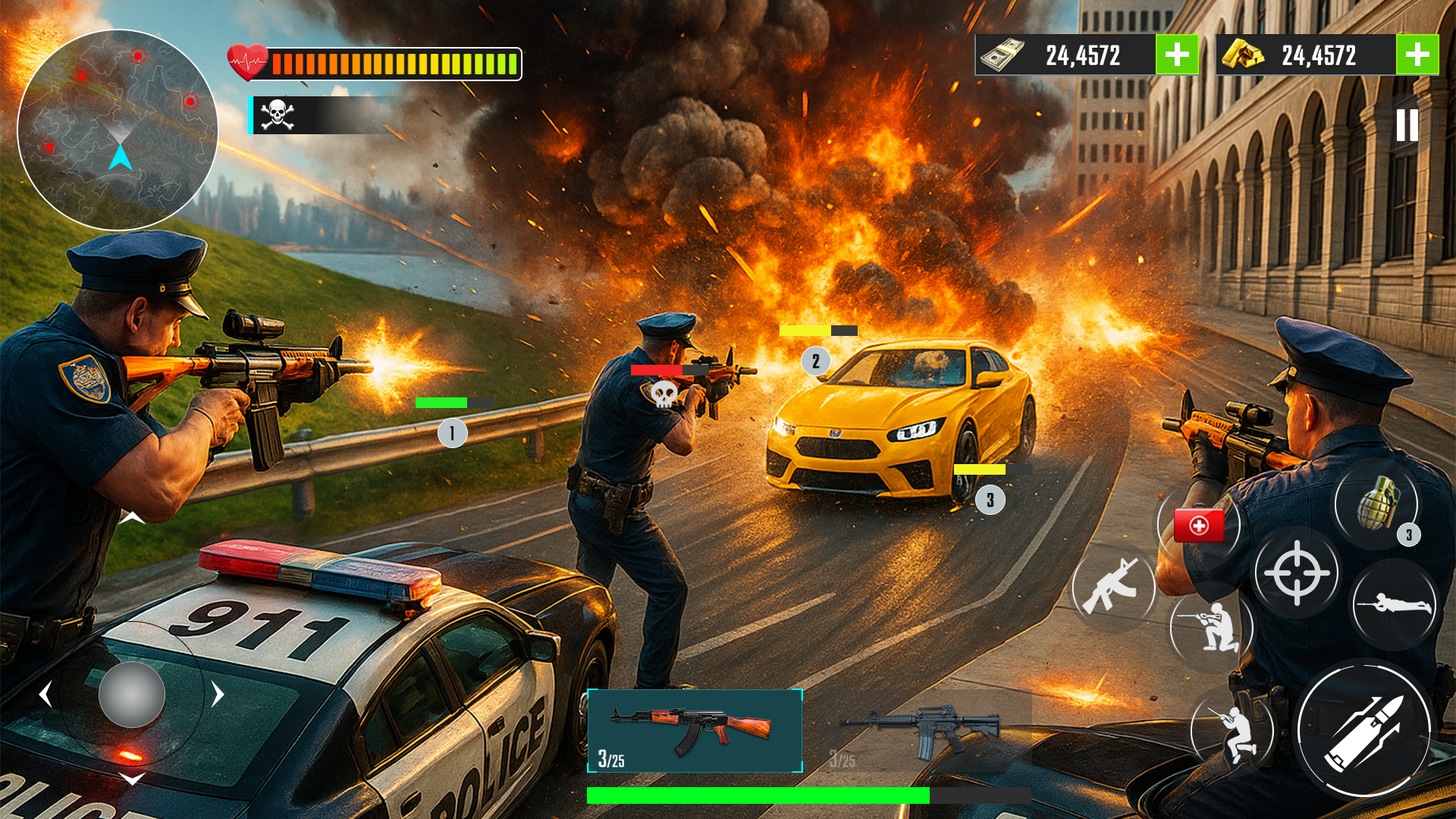Activate the crosshair aim button

click(x=1297, y=573)
